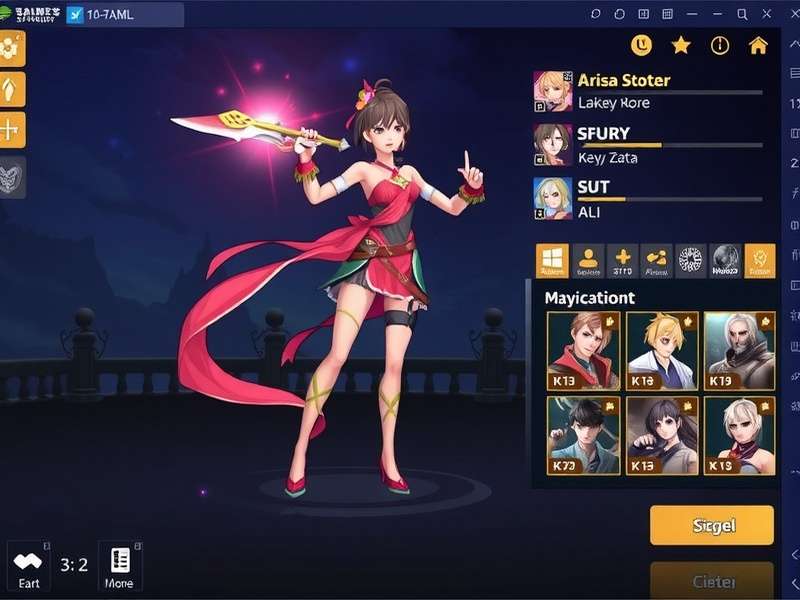Click the Eart button

point(28,567)
